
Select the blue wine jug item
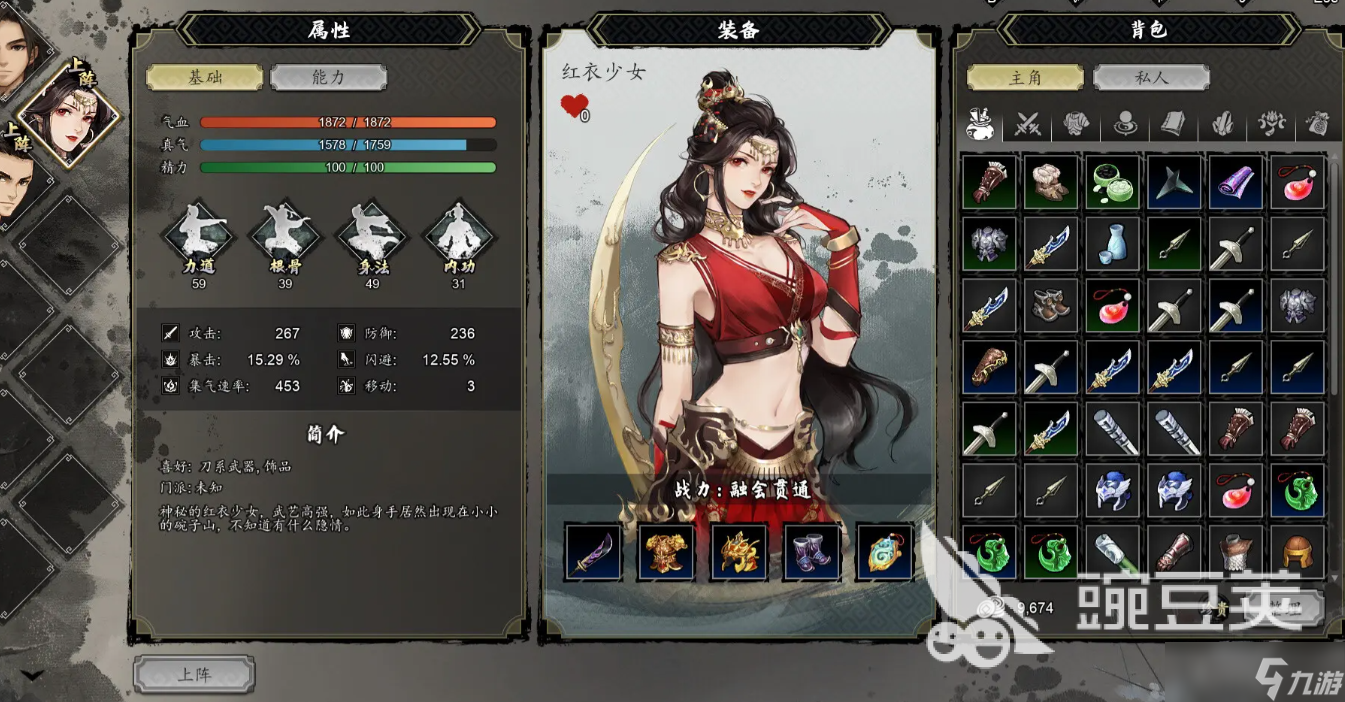(x=1112, y=243)
